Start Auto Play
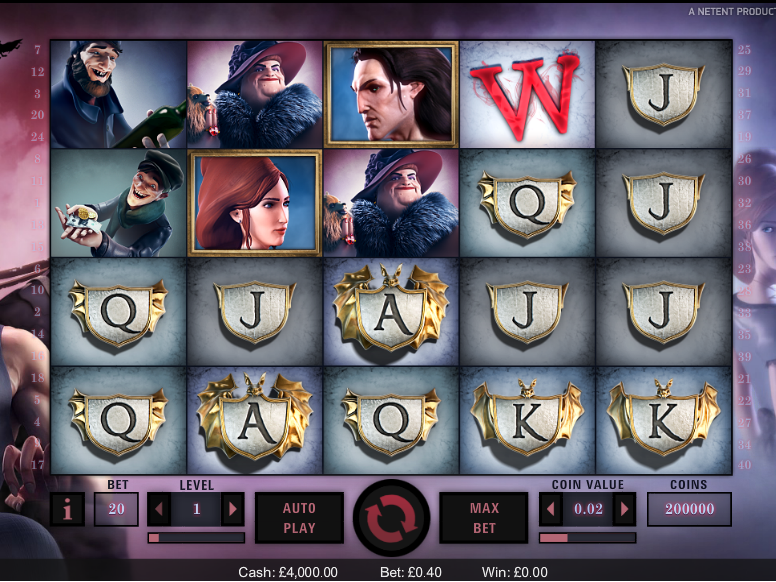This screenshot has width=776, height=582. [299, 518]
